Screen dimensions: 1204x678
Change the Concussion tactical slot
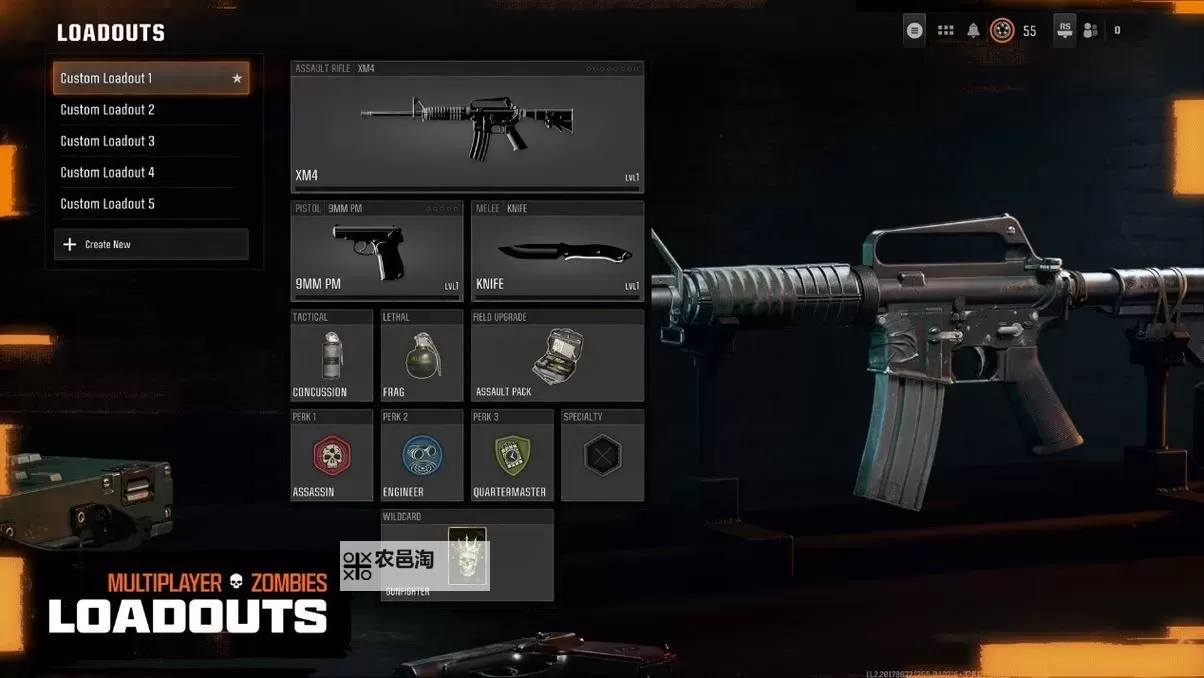(331, 356)
